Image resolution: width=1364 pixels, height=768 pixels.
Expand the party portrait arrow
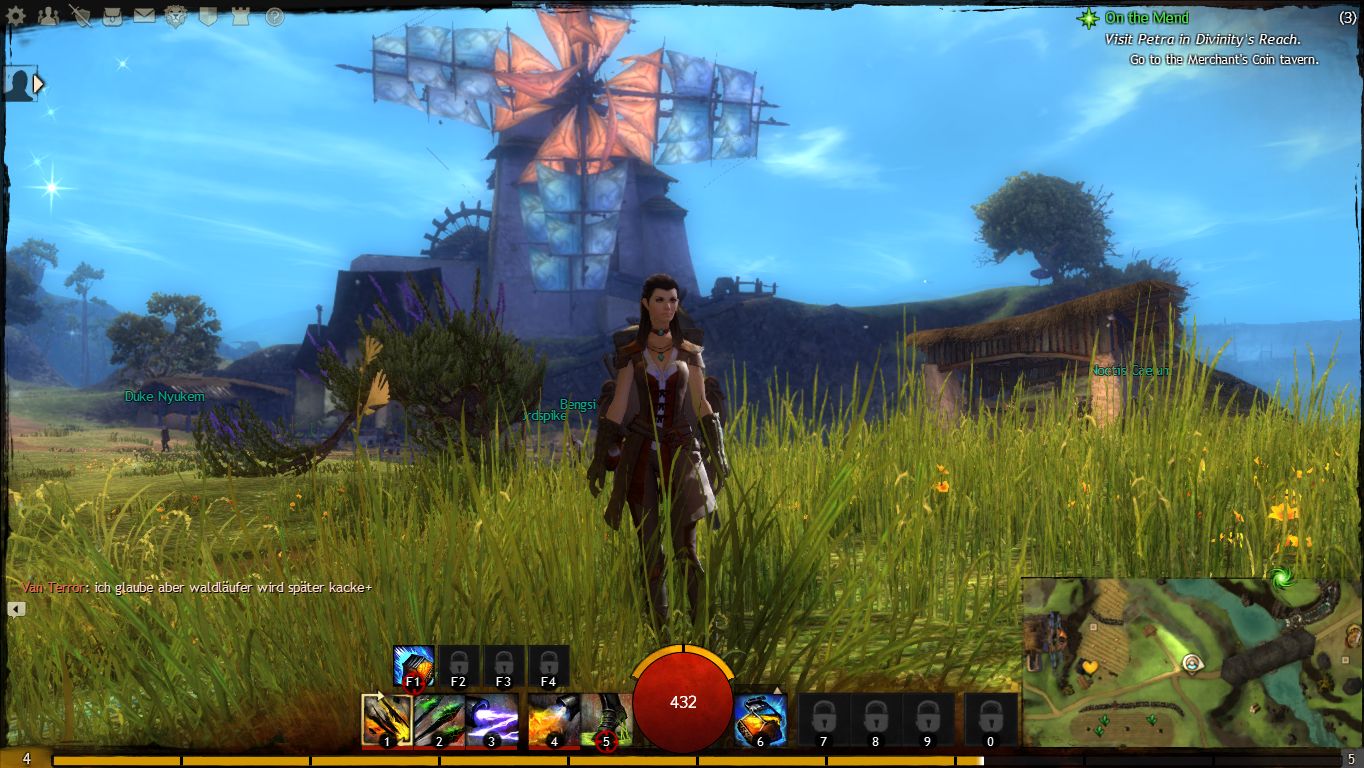tap(39, 84)
